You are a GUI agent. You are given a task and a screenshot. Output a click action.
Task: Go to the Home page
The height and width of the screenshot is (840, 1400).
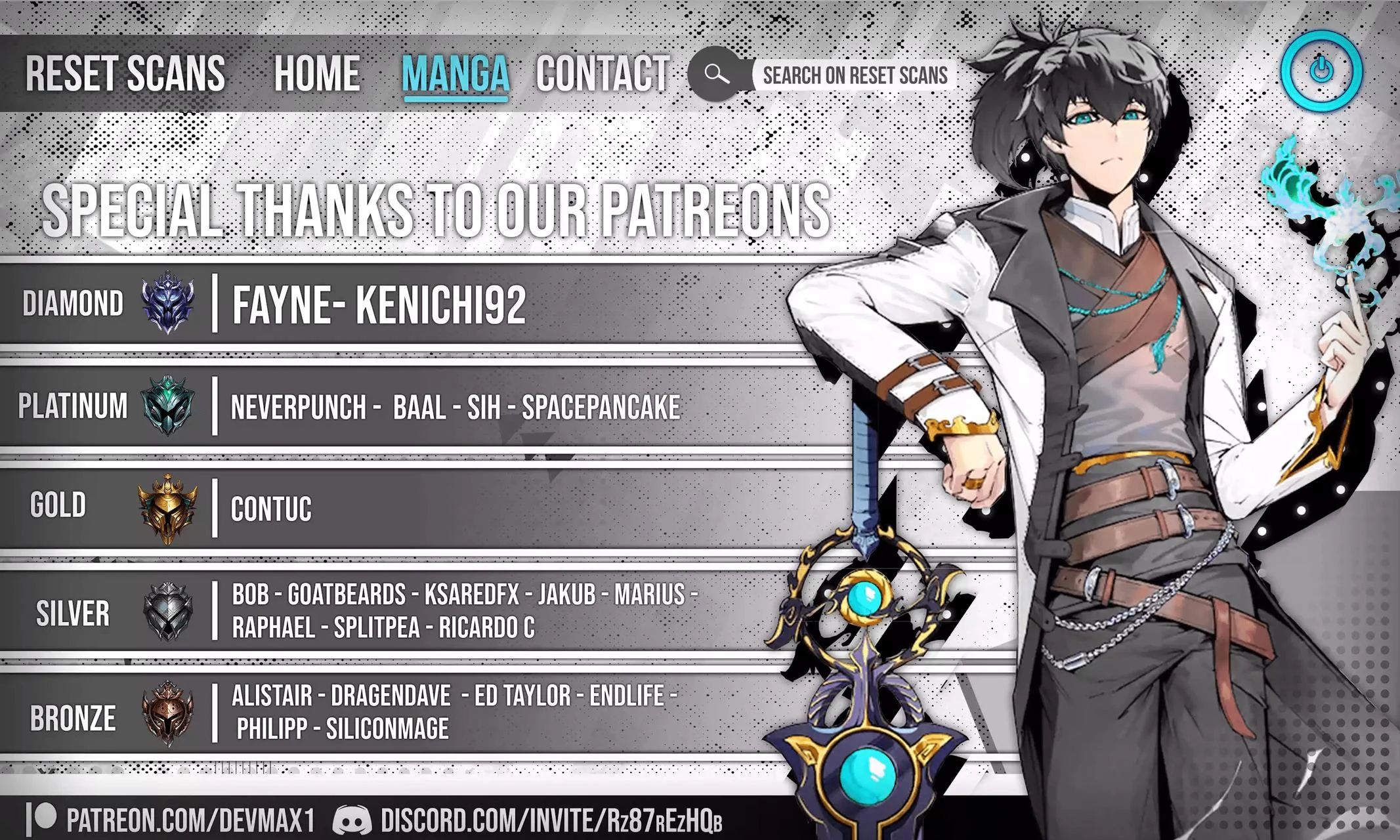[317, 73]
